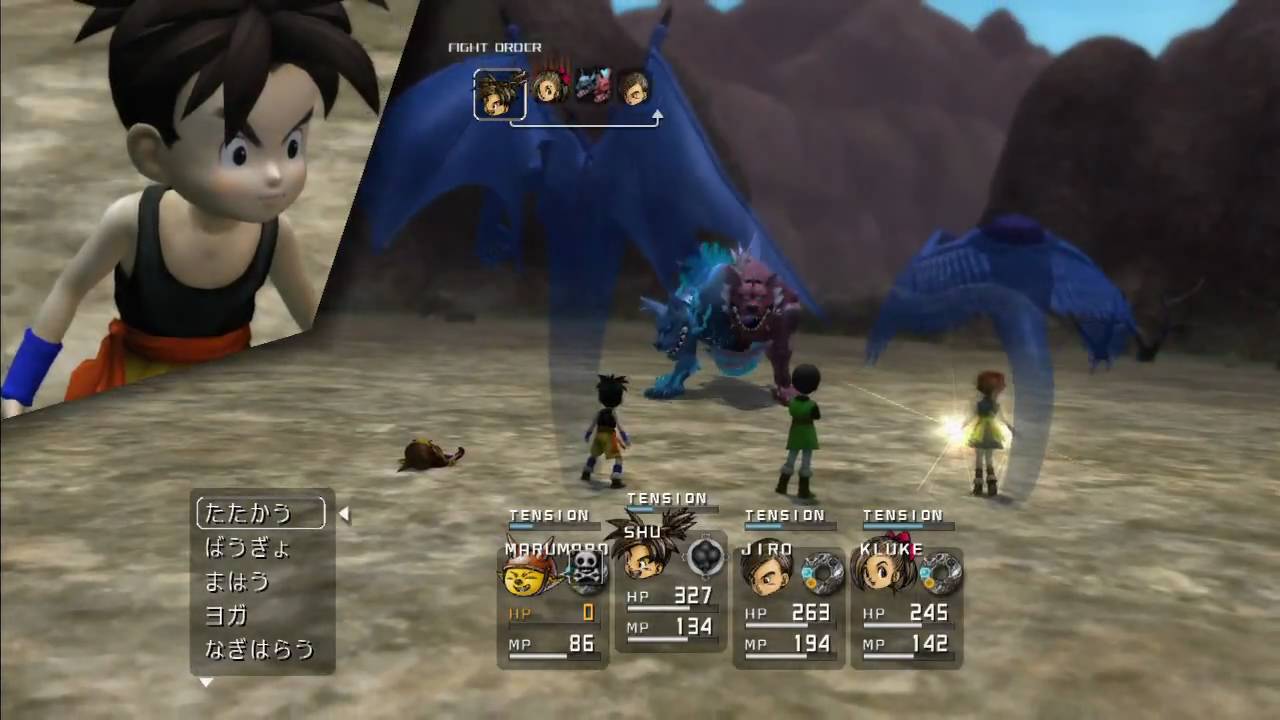The image size is (1280, 720).
Task: Select the たたかう attack command
Action: 260,513
